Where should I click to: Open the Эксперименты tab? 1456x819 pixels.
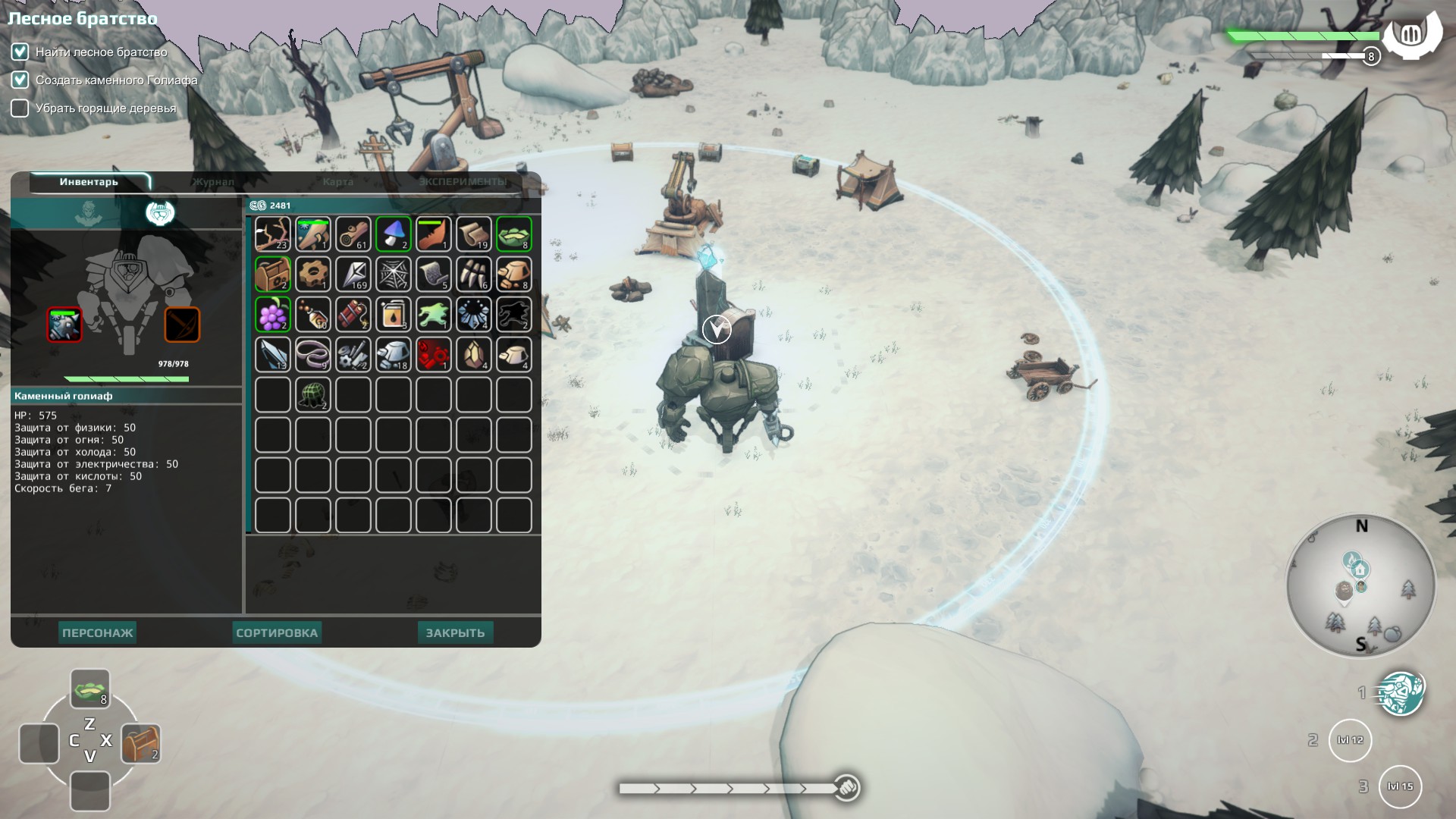point(463,182)
